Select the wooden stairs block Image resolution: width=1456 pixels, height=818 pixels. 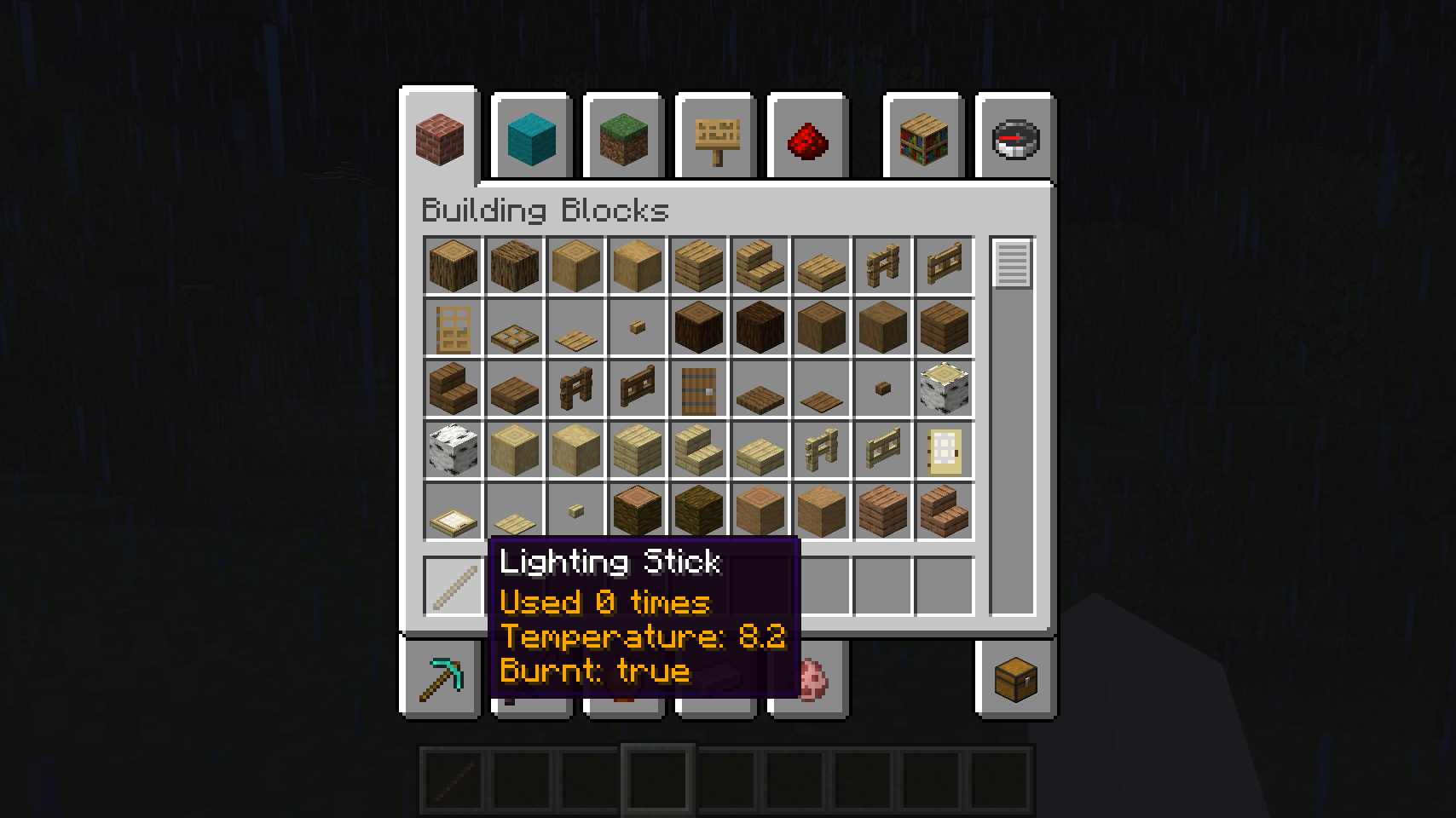(760, 264)
